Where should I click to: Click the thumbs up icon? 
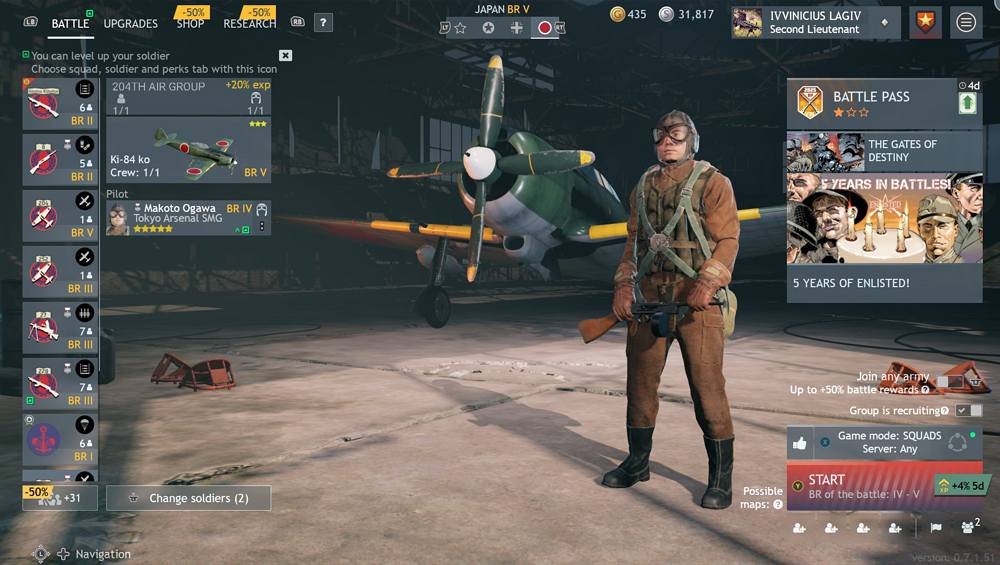800,443
